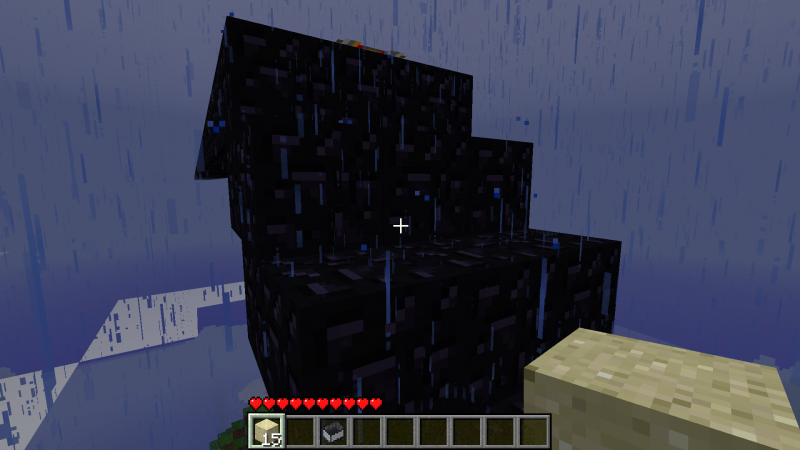Select the sandstone block hotbar slot
Image resolution: width=800 pixels, height=450 pixels.
(x=267, y=431)
